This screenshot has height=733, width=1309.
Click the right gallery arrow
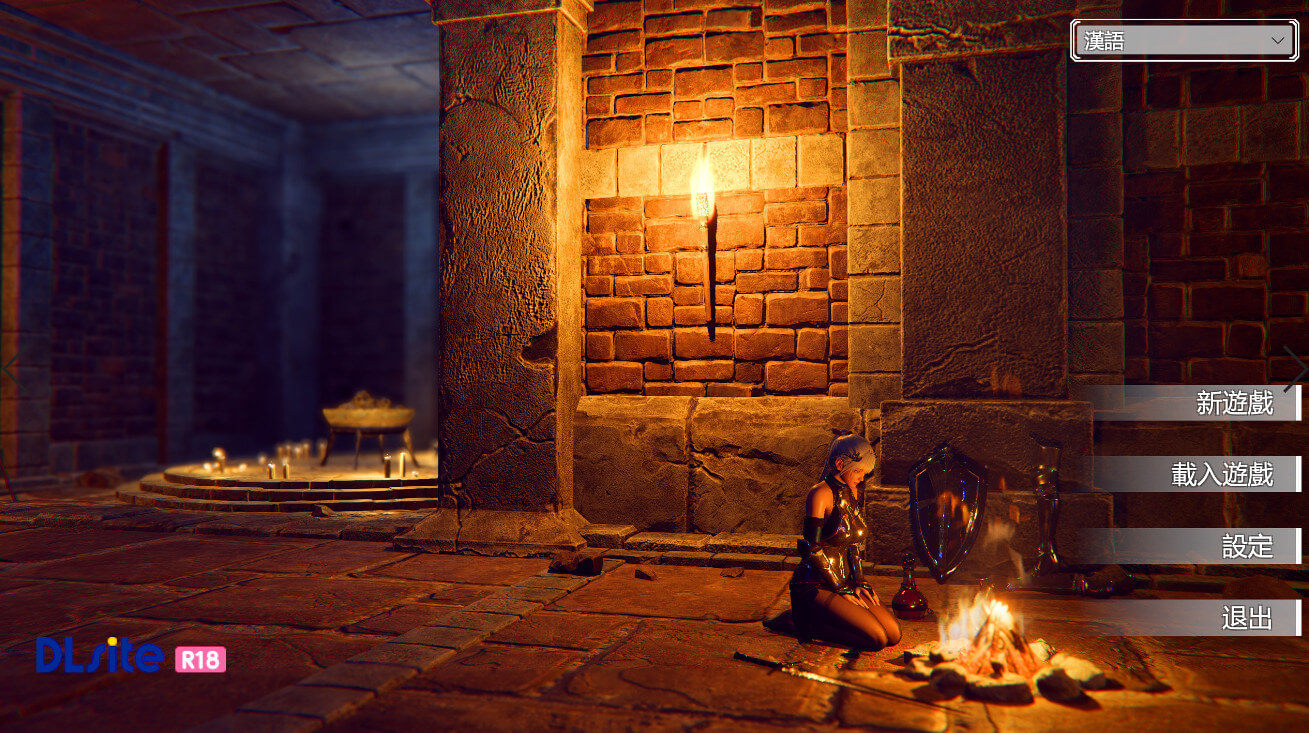pyautogui.click(x=1294, y=367)
